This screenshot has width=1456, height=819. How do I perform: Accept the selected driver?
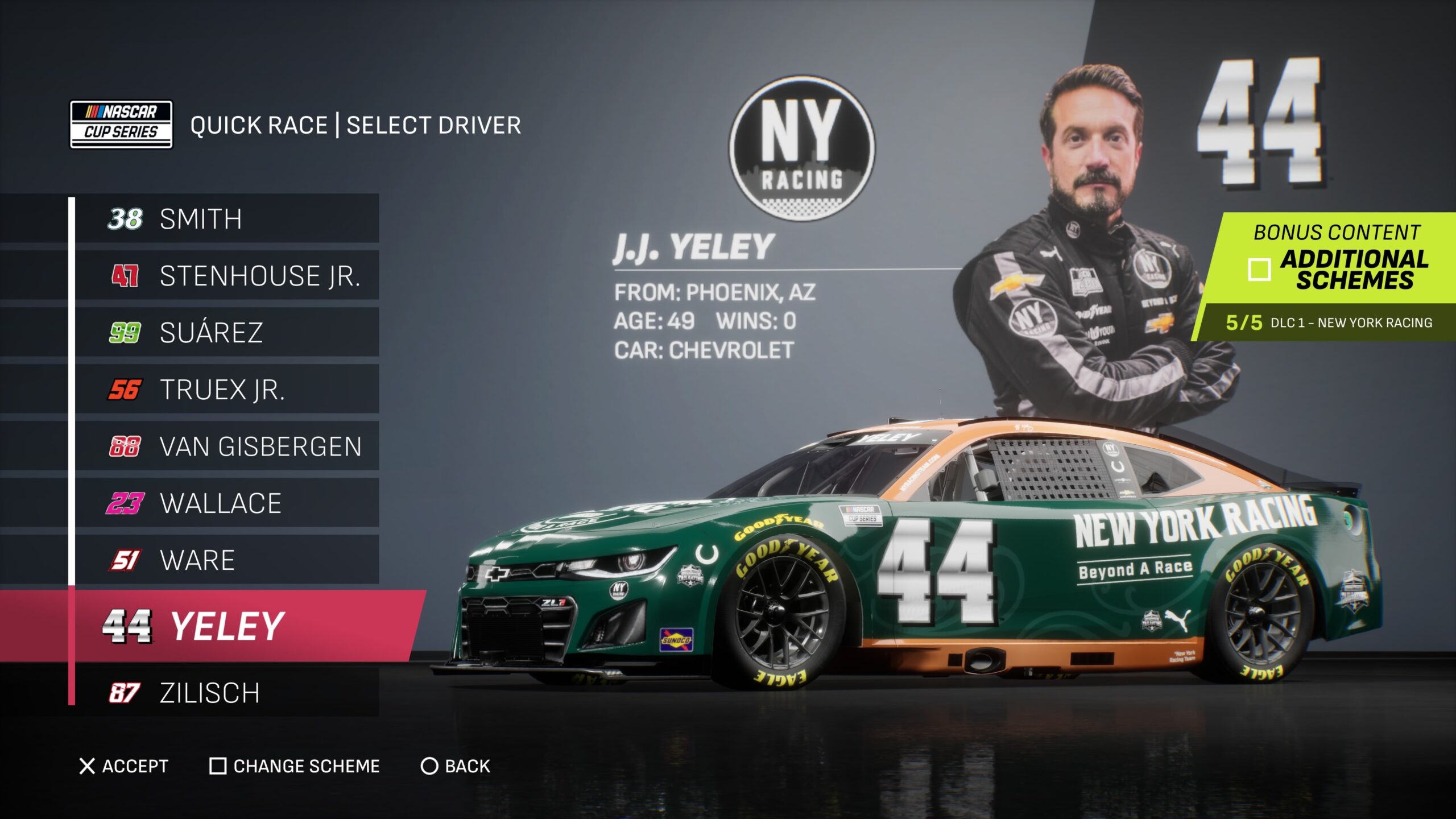[124, 766]
